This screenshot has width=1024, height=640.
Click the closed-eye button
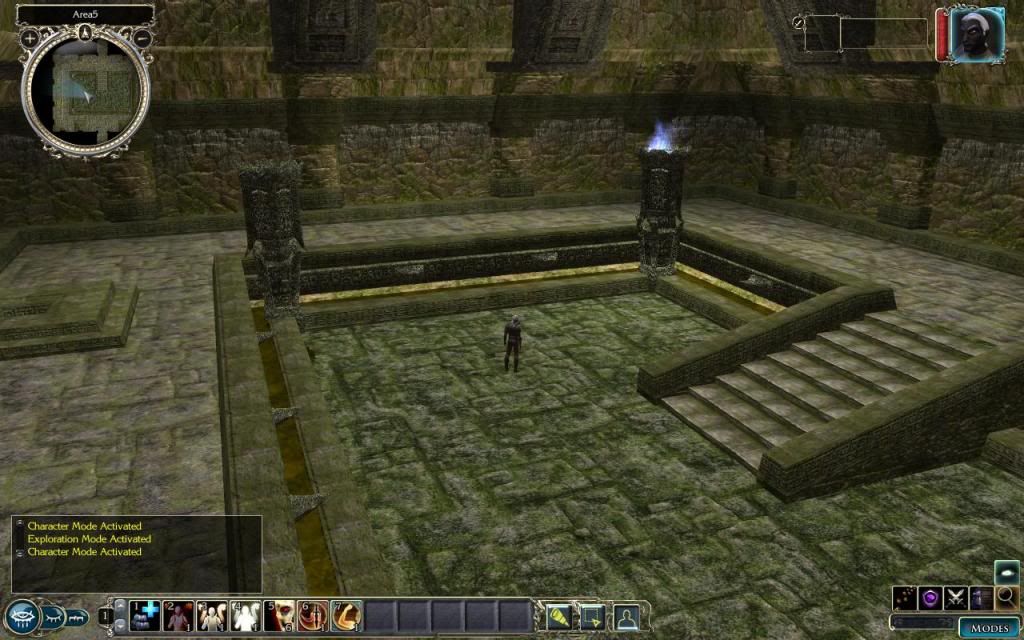(x=52, y=617)
